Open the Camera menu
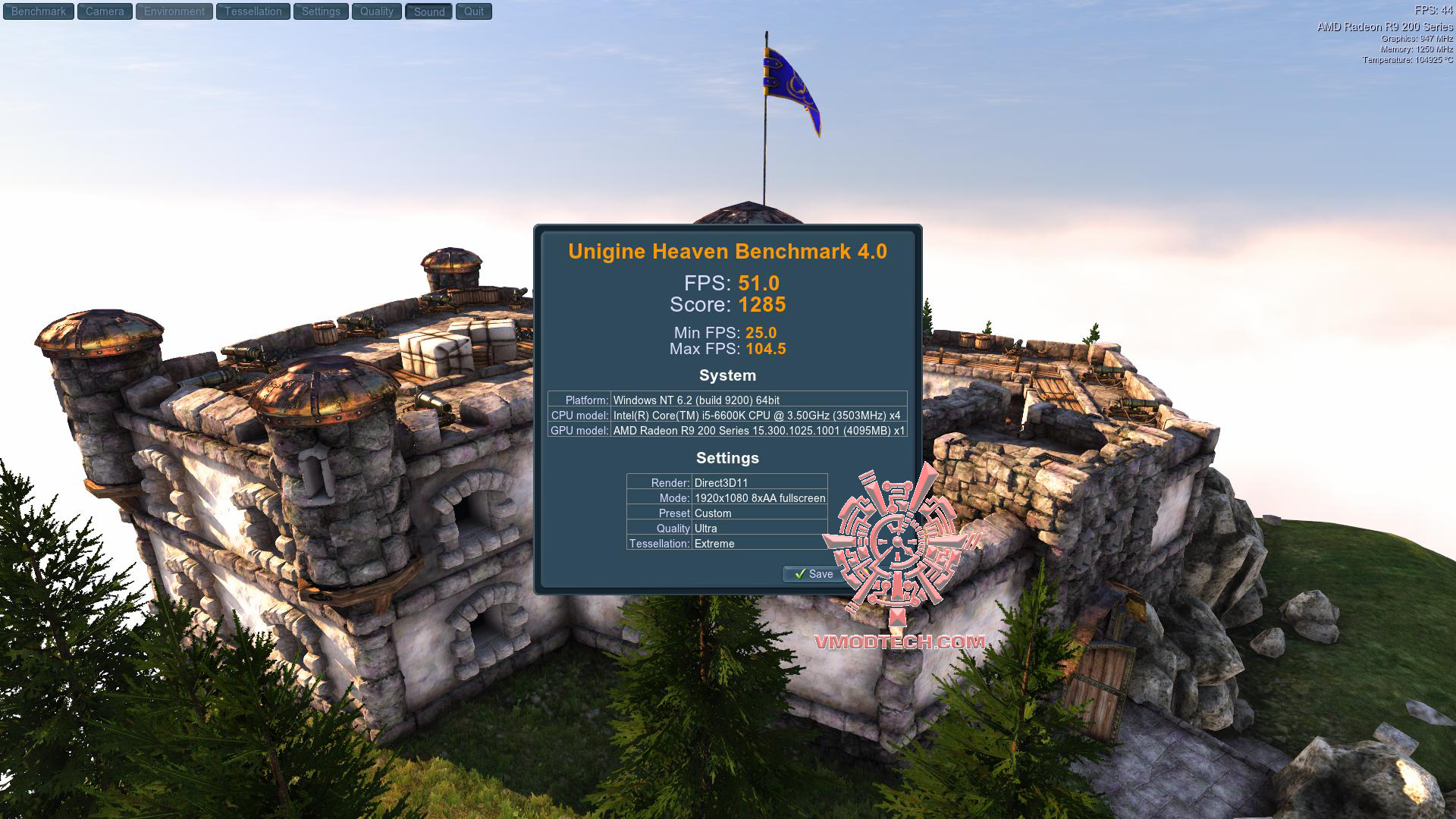The image size is (1456, 819). [x=105, y=11]
